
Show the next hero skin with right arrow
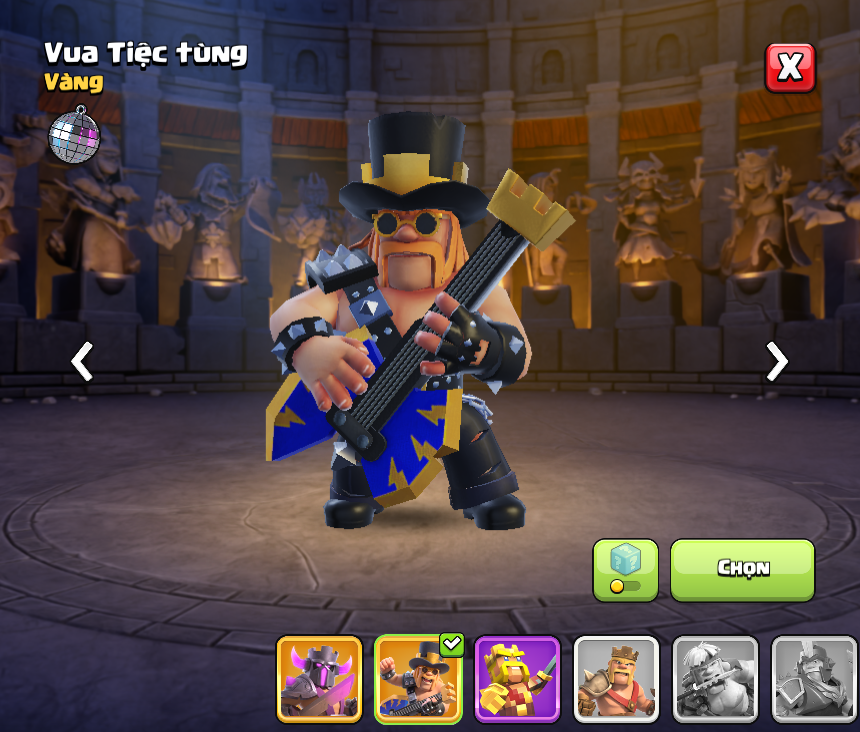tap(776, 361)
